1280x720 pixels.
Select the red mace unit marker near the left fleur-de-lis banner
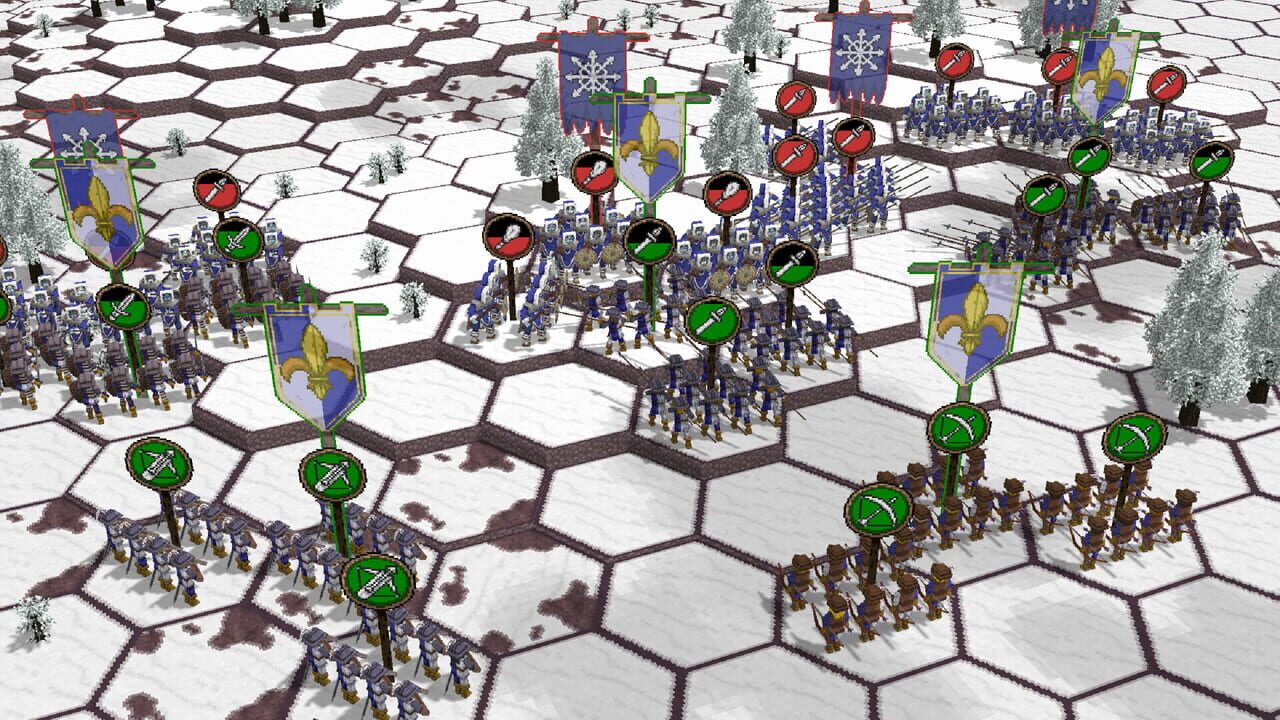coord(216,190)
